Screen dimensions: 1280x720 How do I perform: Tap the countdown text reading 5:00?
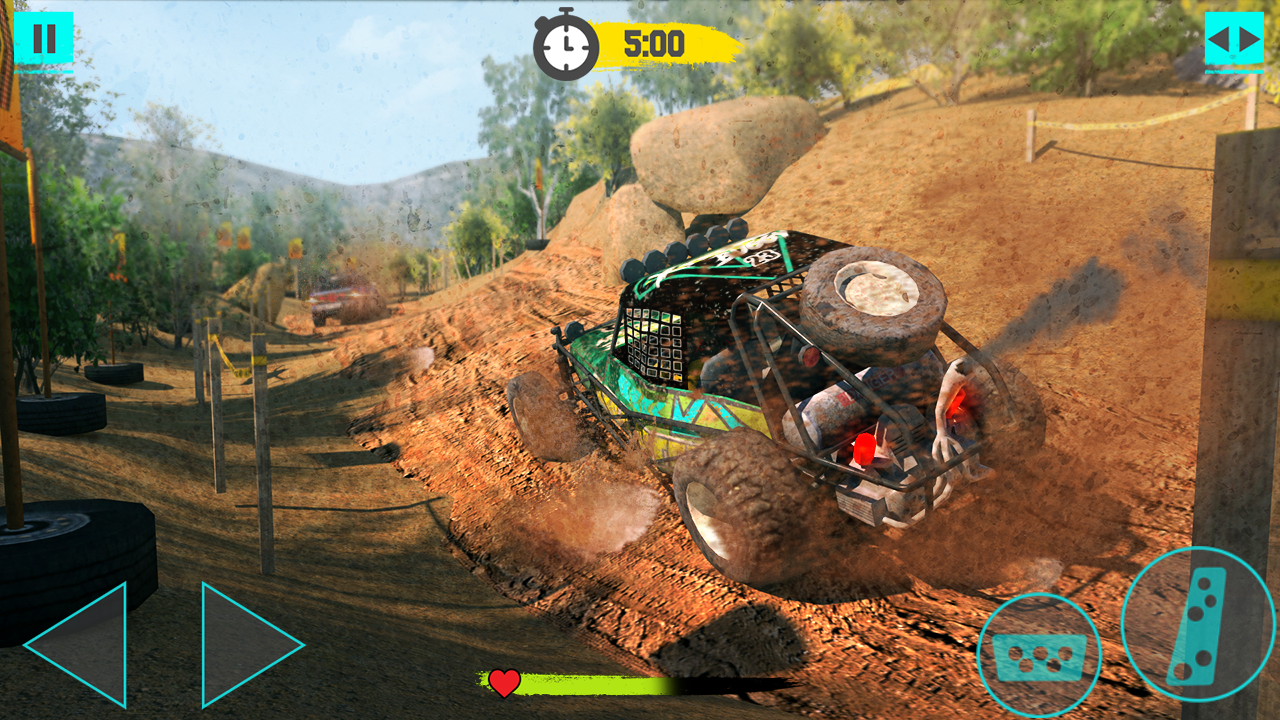655,42
